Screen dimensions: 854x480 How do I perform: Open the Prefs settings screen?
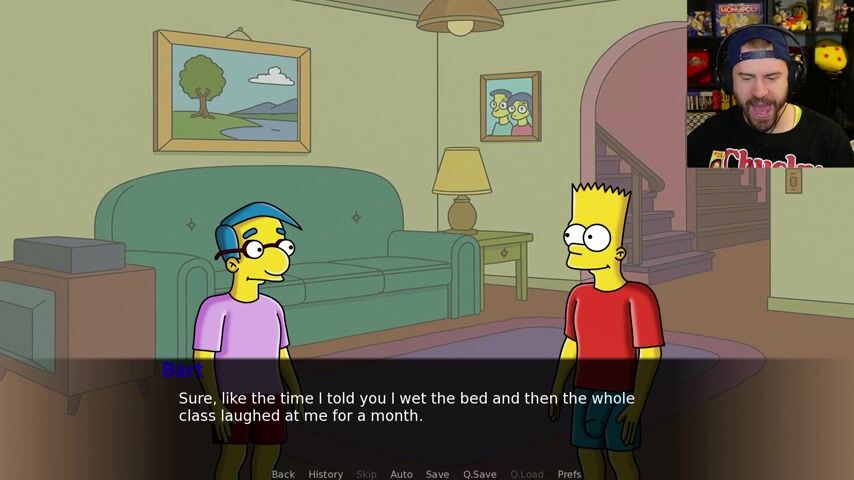(569, 474)
